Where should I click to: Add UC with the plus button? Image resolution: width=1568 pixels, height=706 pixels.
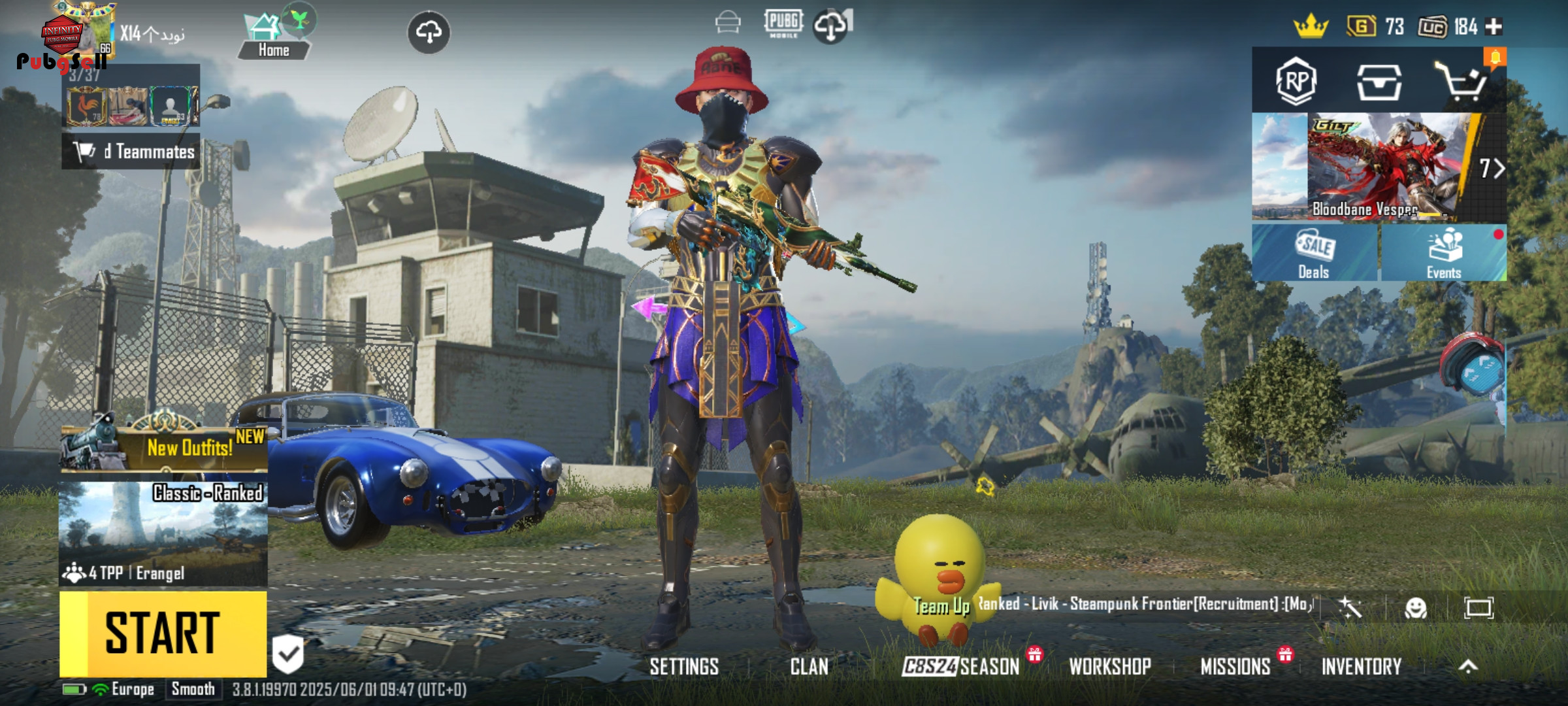pos(1494,26)
